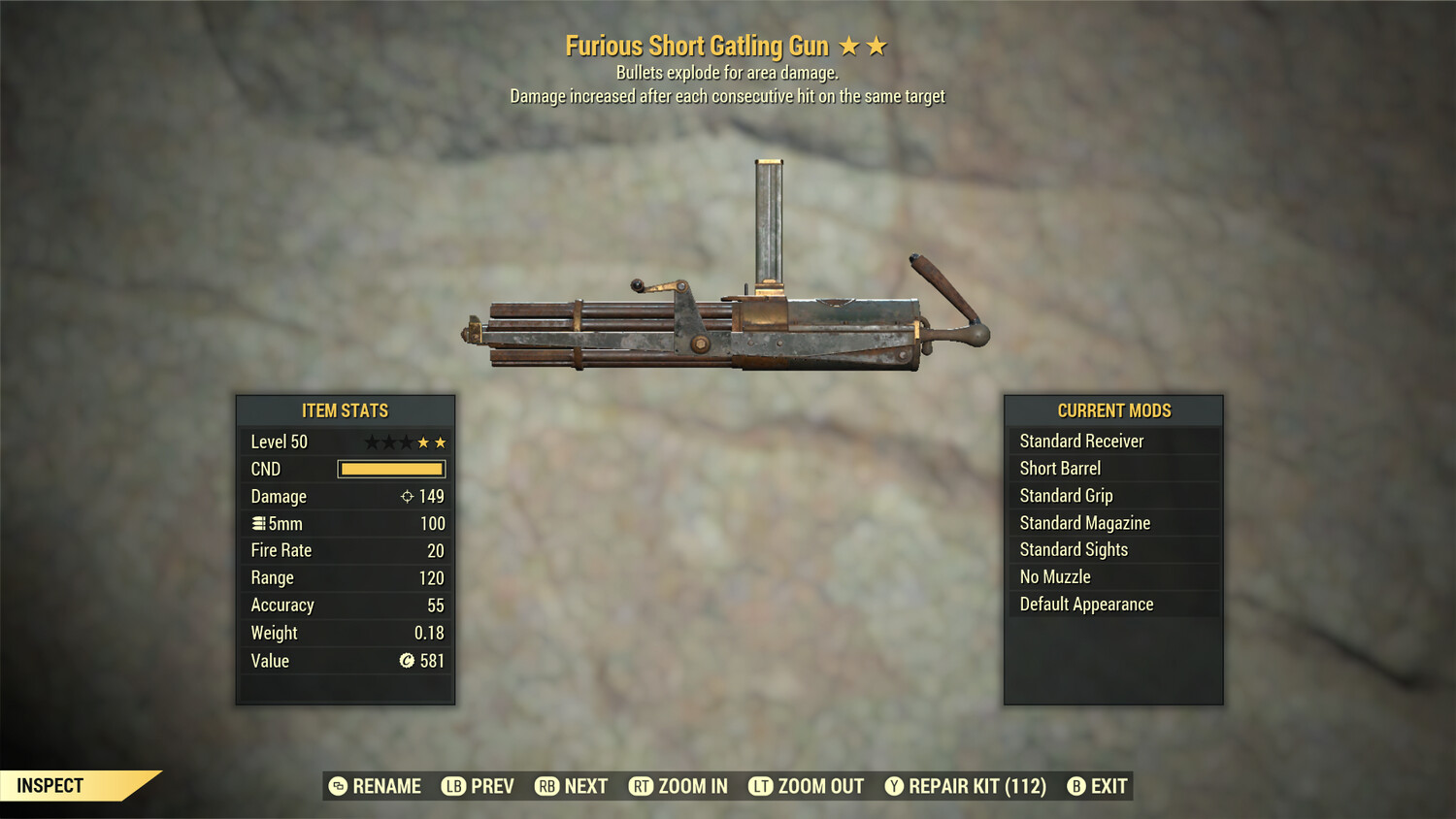Click the Y icon beside Repair Kit

[894, 786]
